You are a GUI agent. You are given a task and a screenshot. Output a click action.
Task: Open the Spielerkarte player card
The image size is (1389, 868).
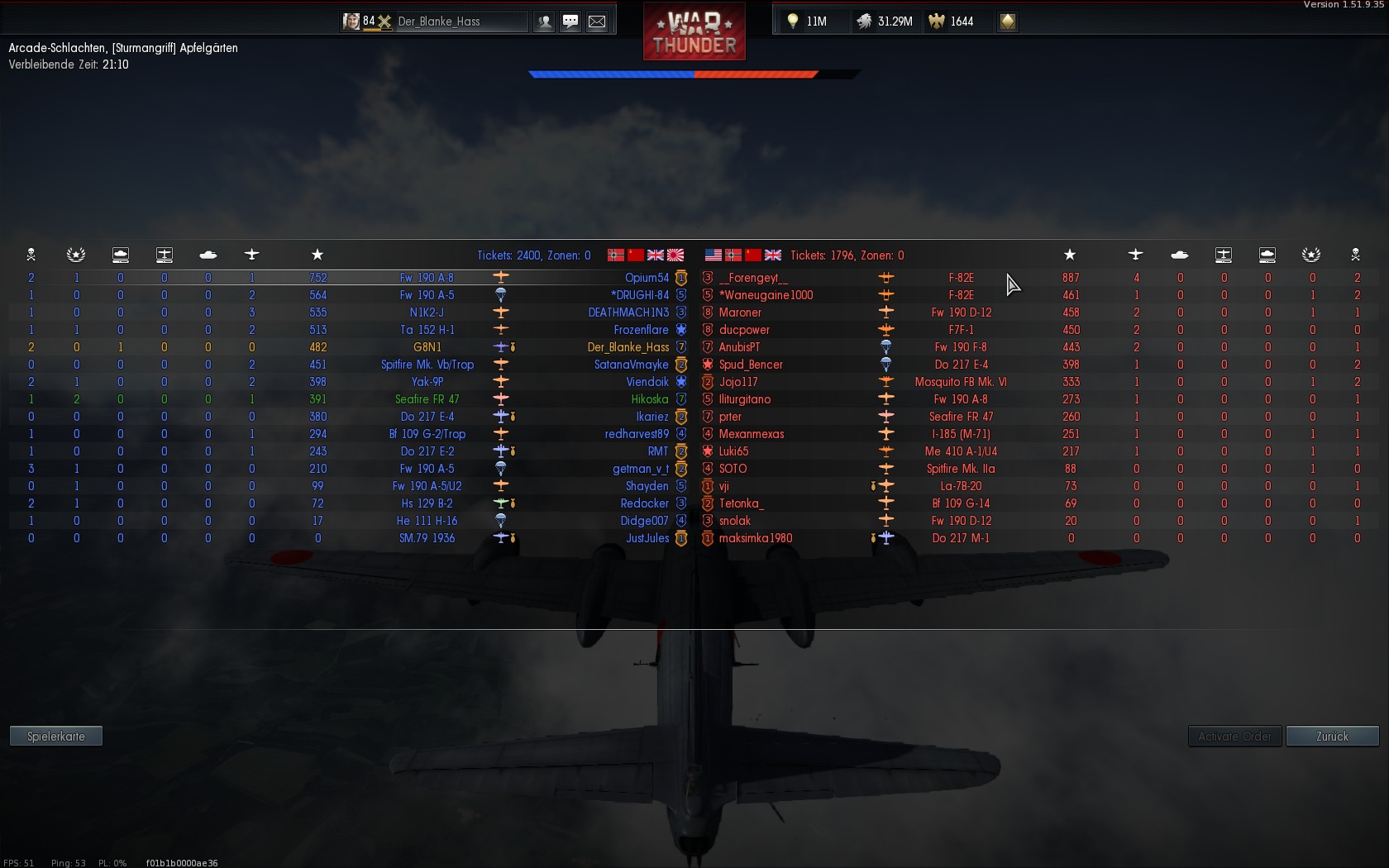56,737
